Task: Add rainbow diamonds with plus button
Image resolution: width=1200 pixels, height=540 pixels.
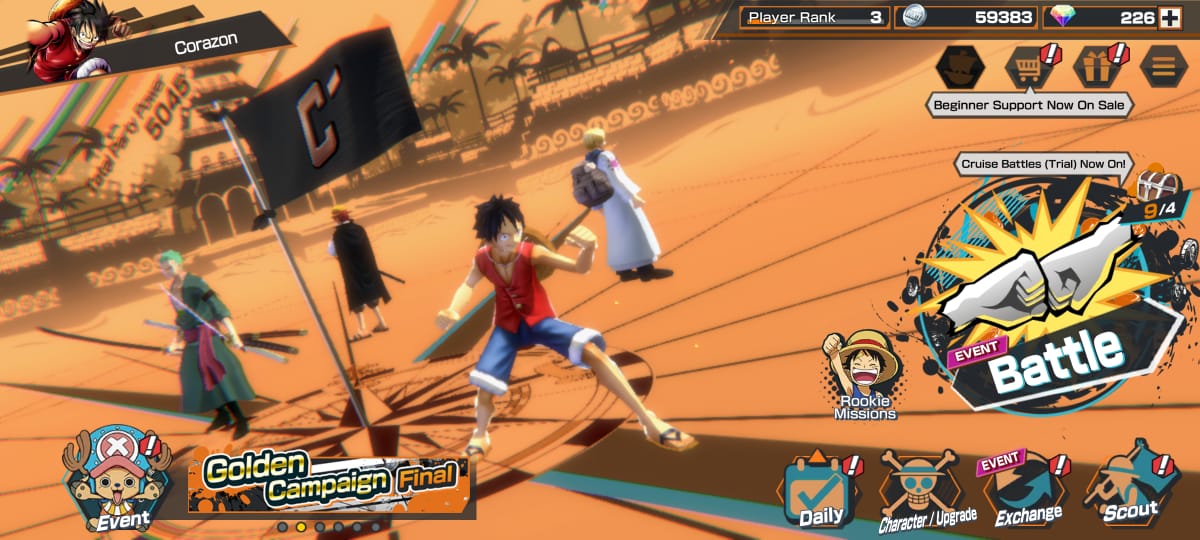Action: pyautogui.click(x=1169, y=17)
